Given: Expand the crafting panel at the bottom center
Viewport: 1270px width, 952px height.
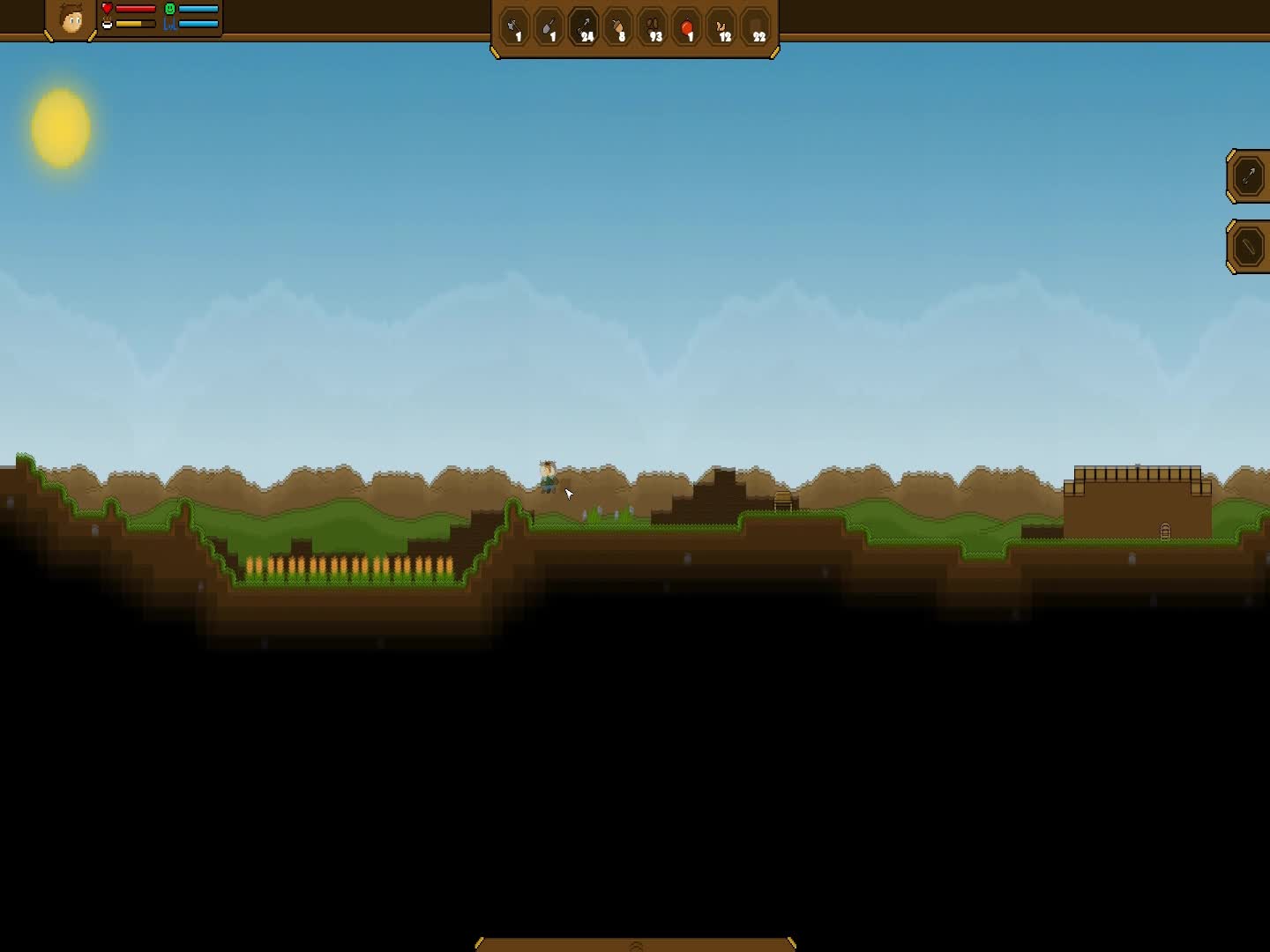Looking at the screenshot, I should click(635, 944).
